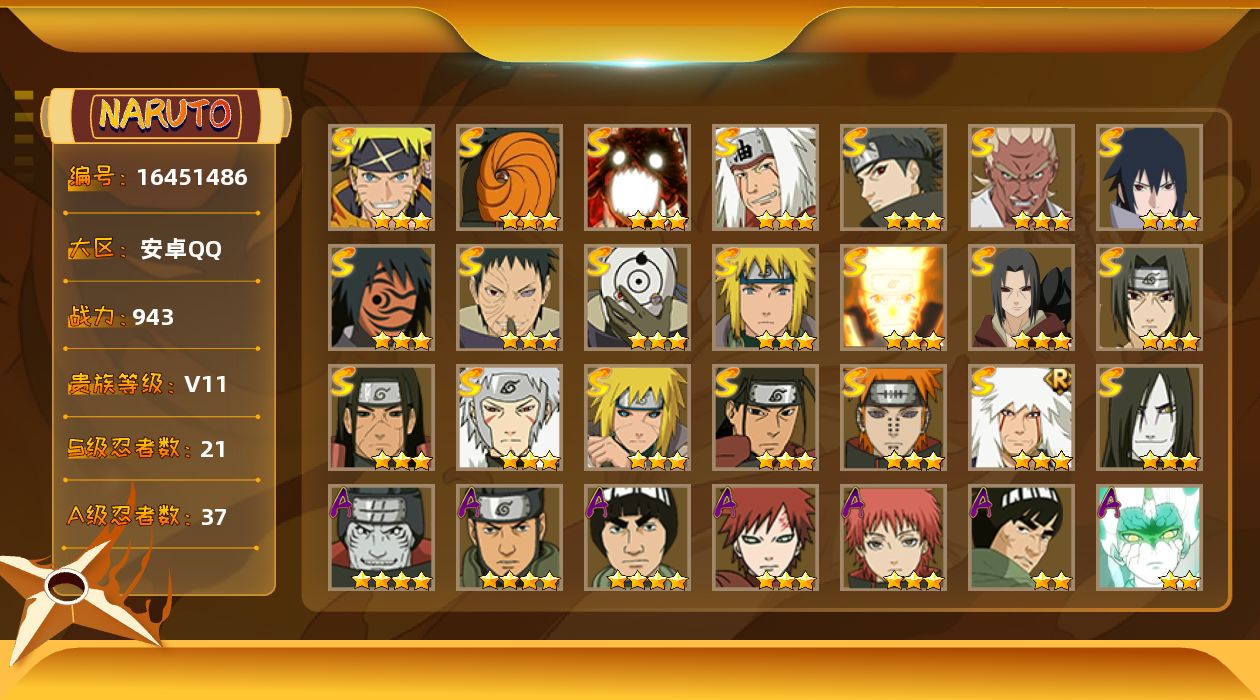Viewport: 1260px width, 700px height.
Task: Choose the orange spiral mask Tobi card
Action: pos(509,177)
